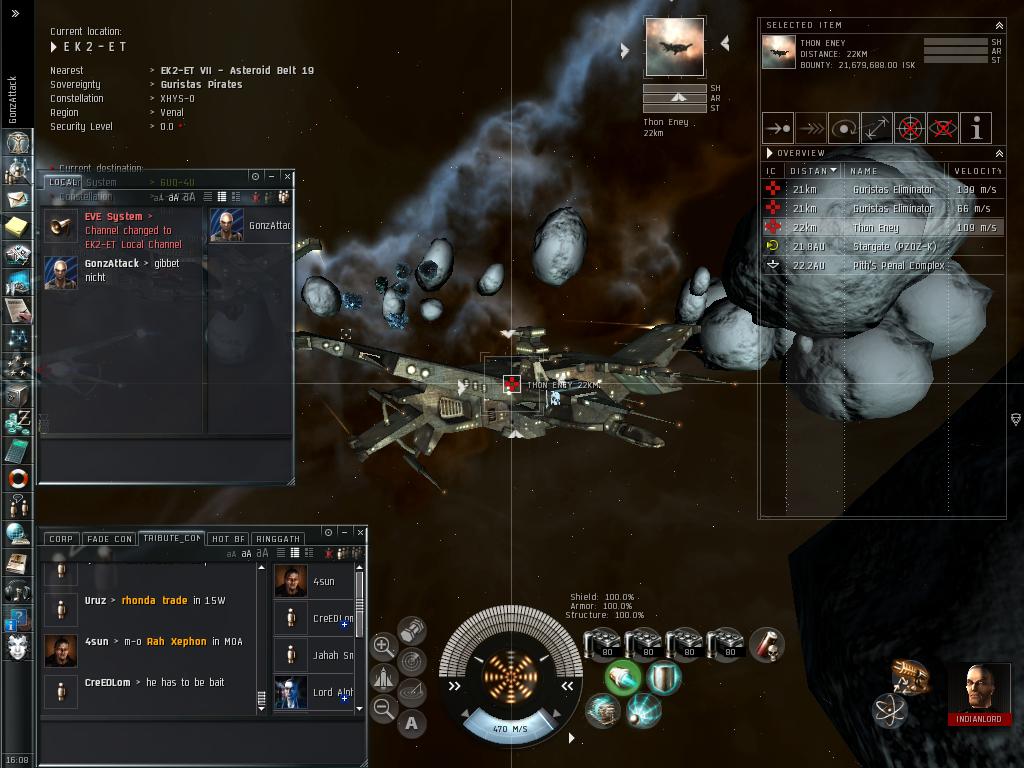Click the zoom-out magnifier button
Screen dimensions: 1024x768
[383, 709]
